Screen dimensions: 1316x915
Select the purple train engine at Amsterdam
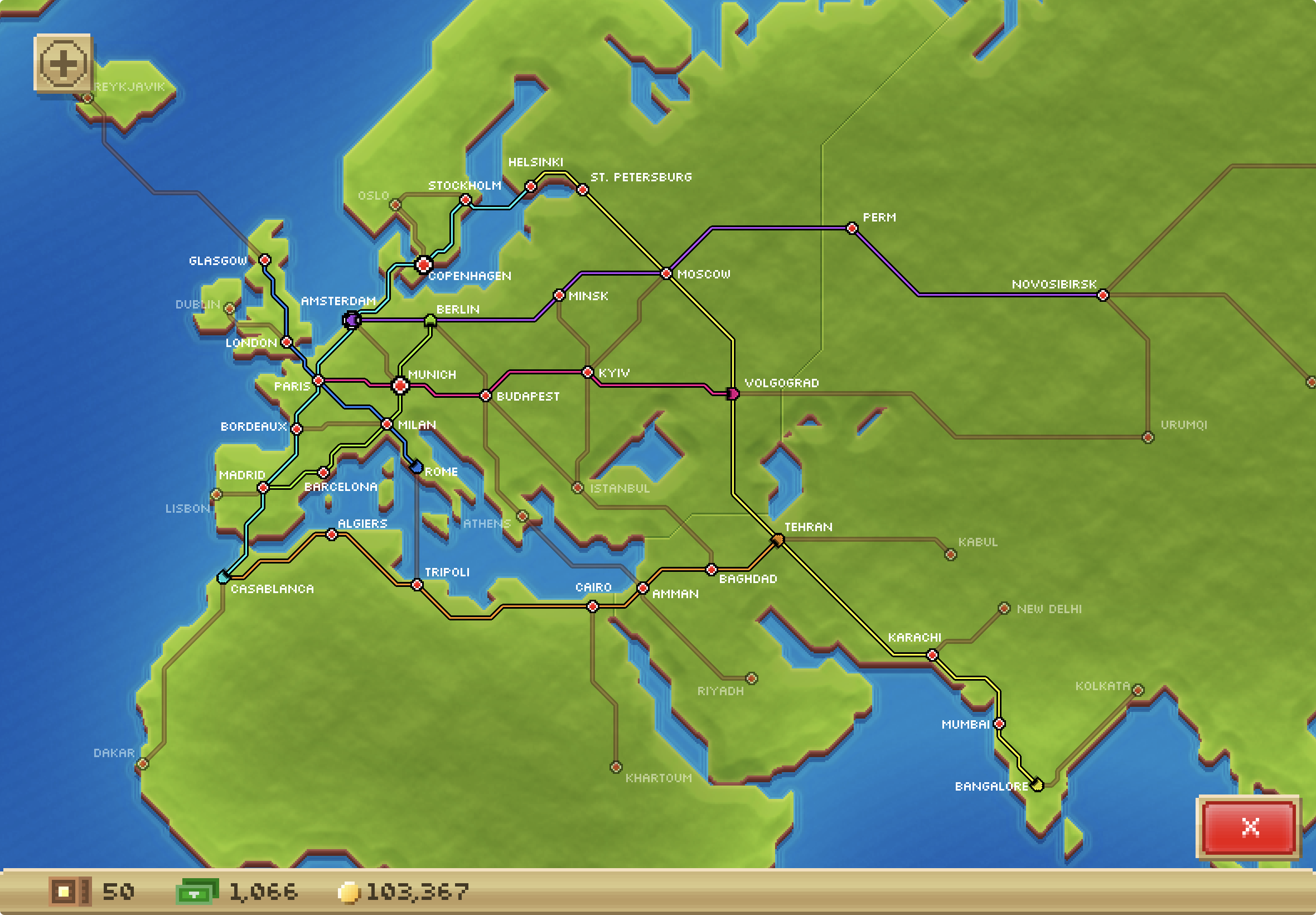click(x=351, y=320)
